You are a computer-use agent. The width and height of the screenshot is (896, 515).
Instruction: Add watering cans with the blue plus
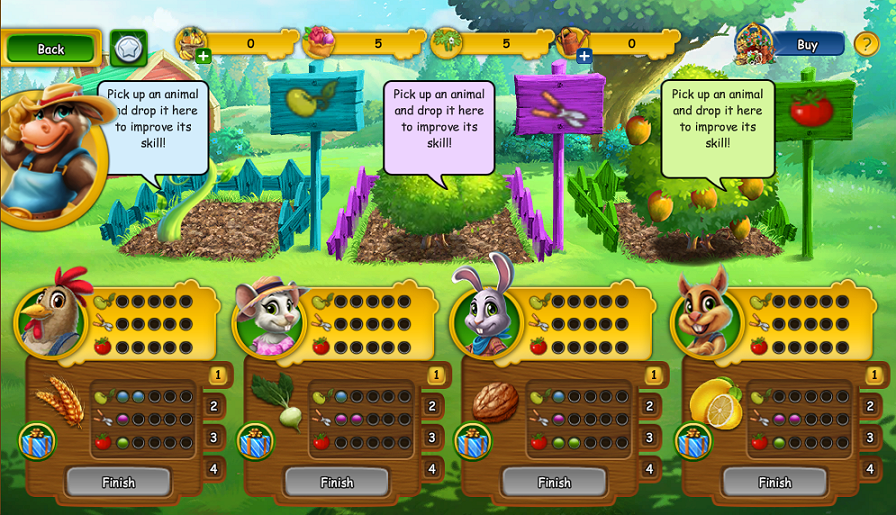[x=584, y=56]
